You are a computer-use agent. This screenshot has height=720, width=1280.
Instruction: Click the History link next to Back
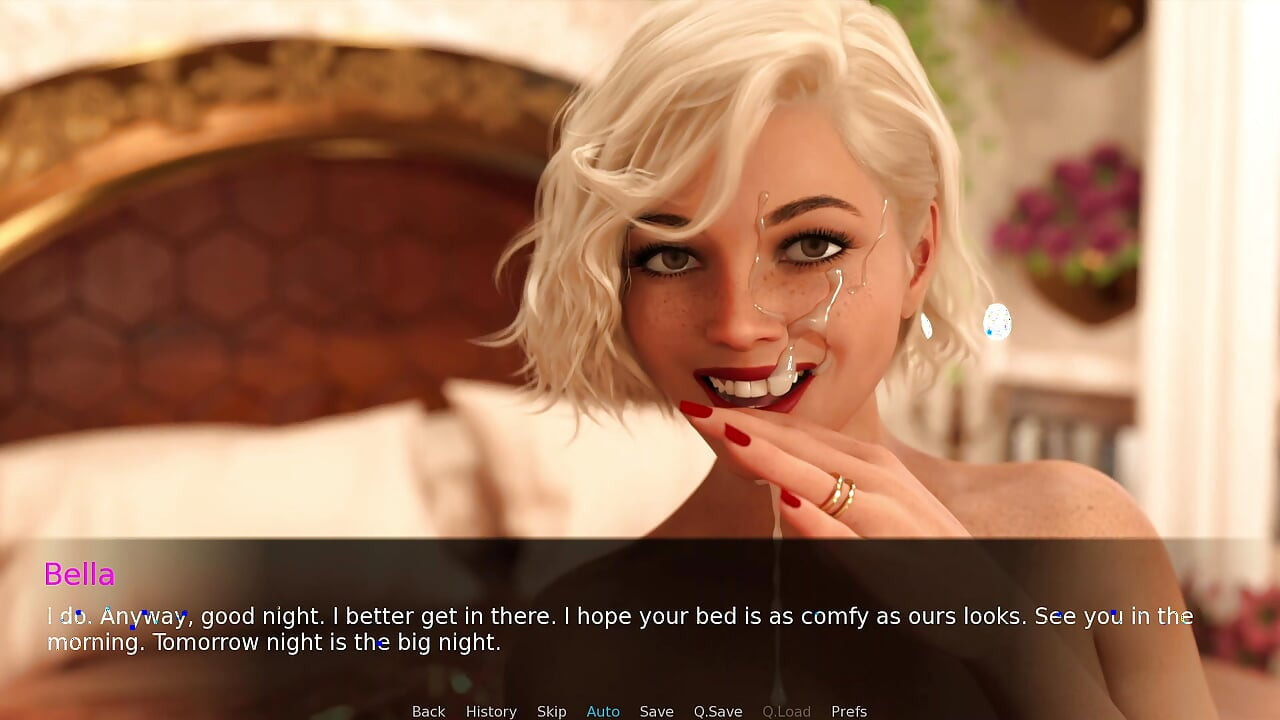tap(491, 711)
